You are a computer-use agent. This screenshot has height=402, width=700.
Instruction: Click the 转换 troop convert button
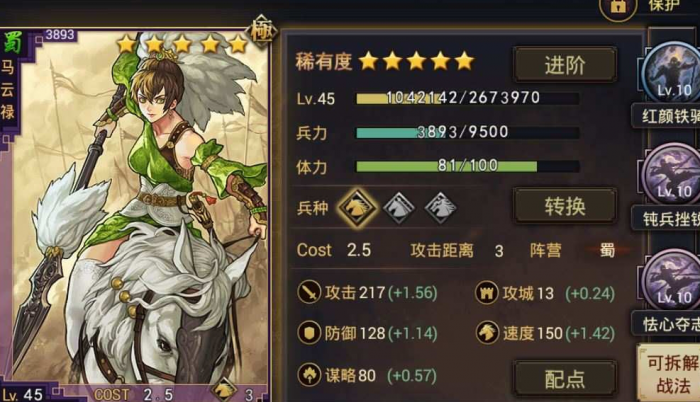coord(564,207)
